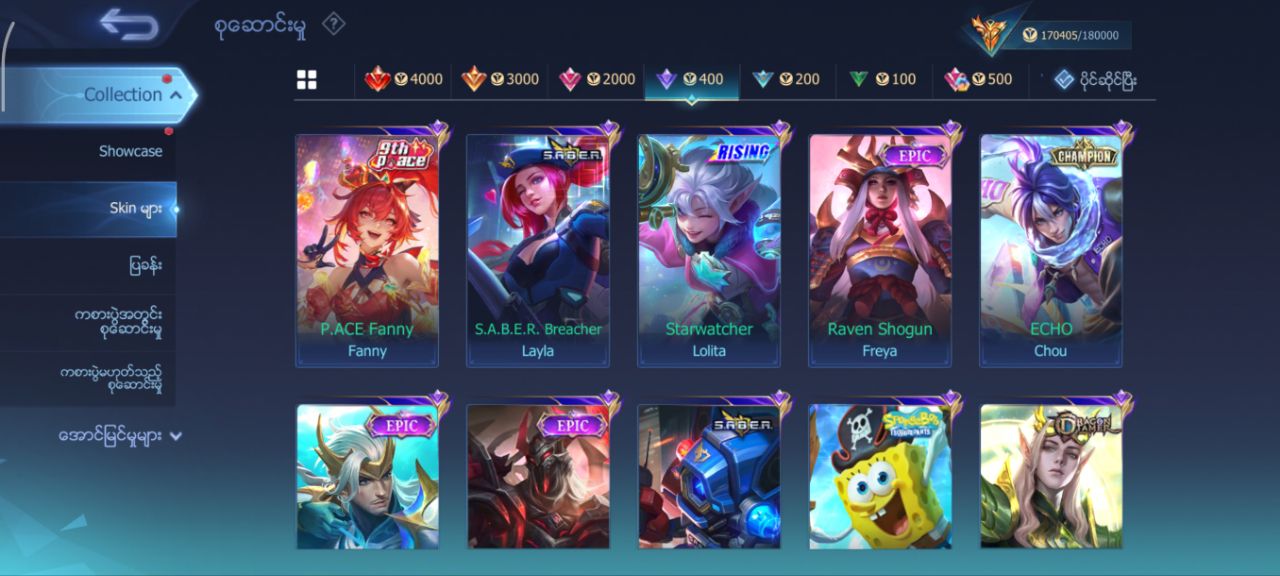
Task: Pick the ECHO Chou skin card
Action: [1051, 250]
